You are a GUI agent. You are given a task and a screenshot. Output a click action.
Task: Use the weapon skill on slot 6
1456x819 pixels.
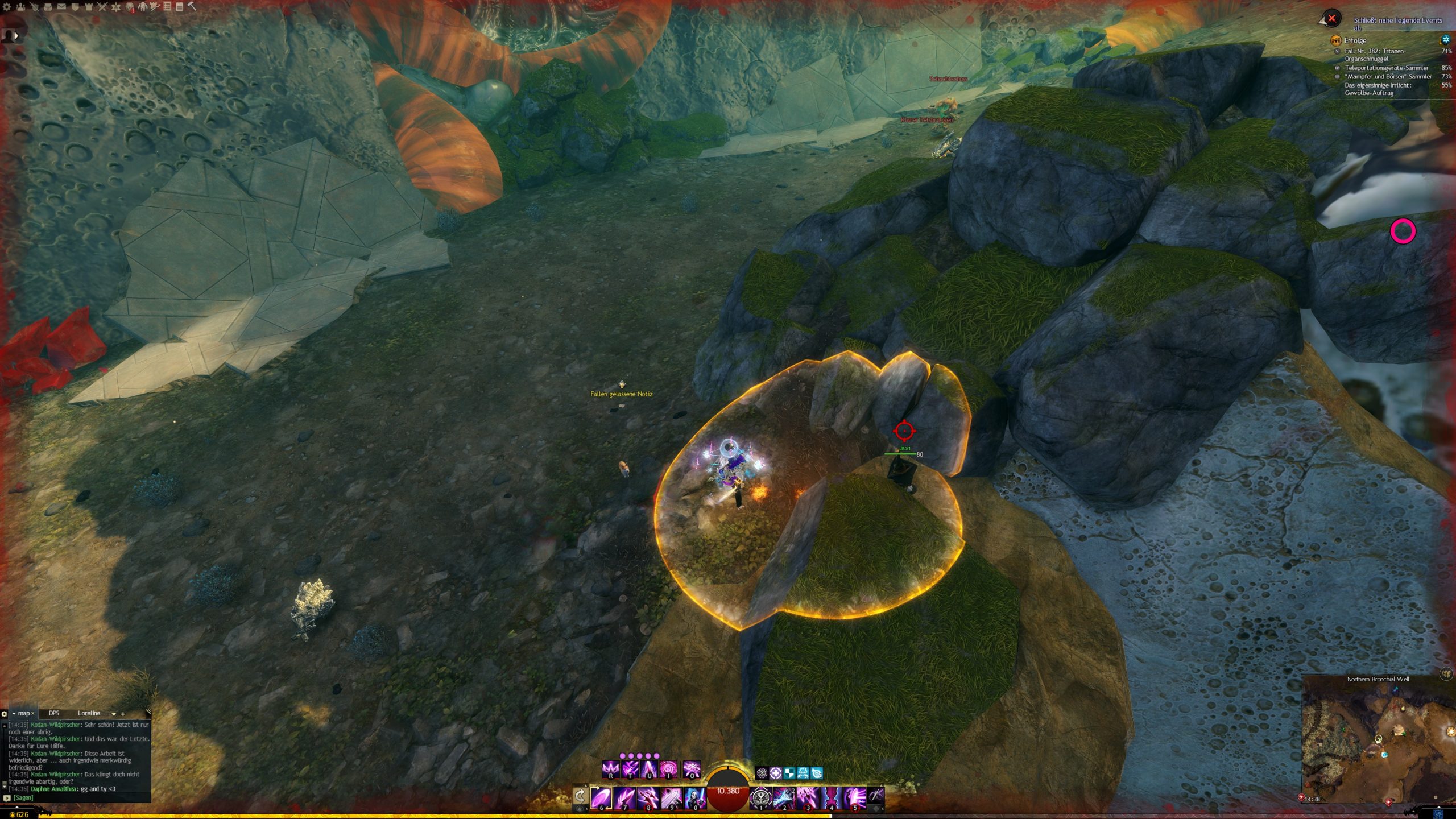pos(601,798)
